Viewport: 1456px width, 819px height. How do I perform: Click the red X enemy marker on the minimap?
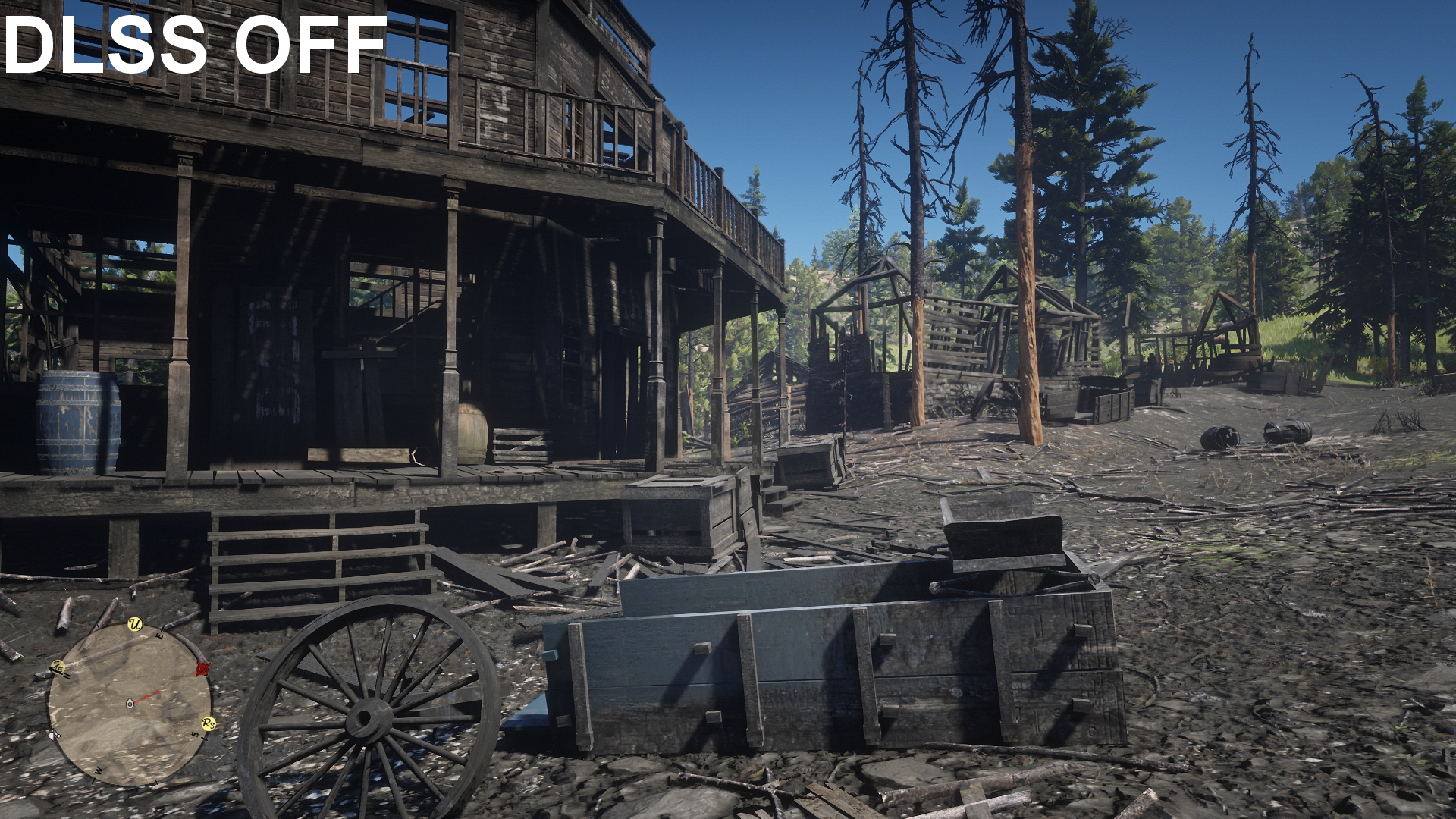click(x=202, y=668)
